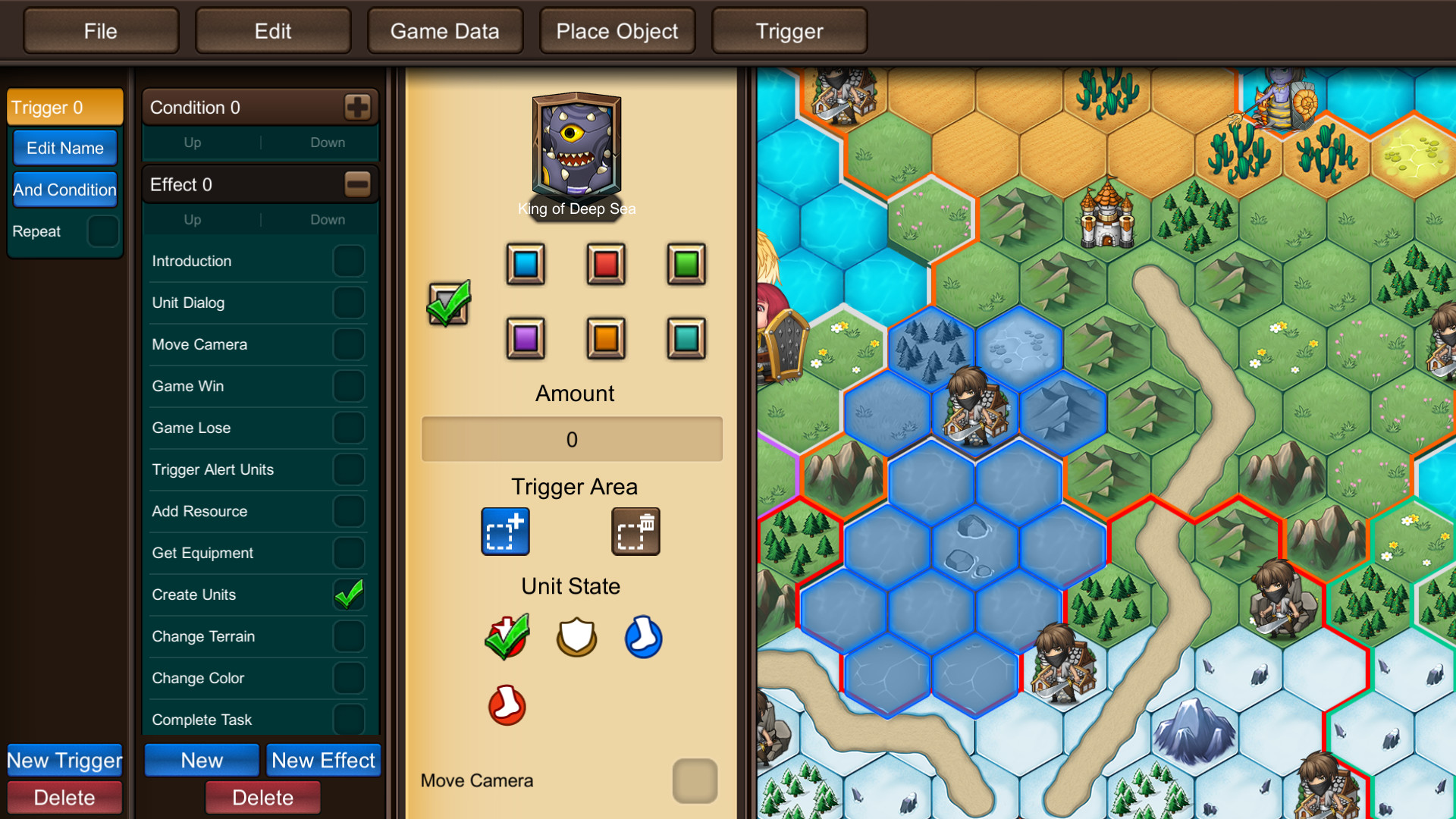Select the red team color swatch

point(605,264)
